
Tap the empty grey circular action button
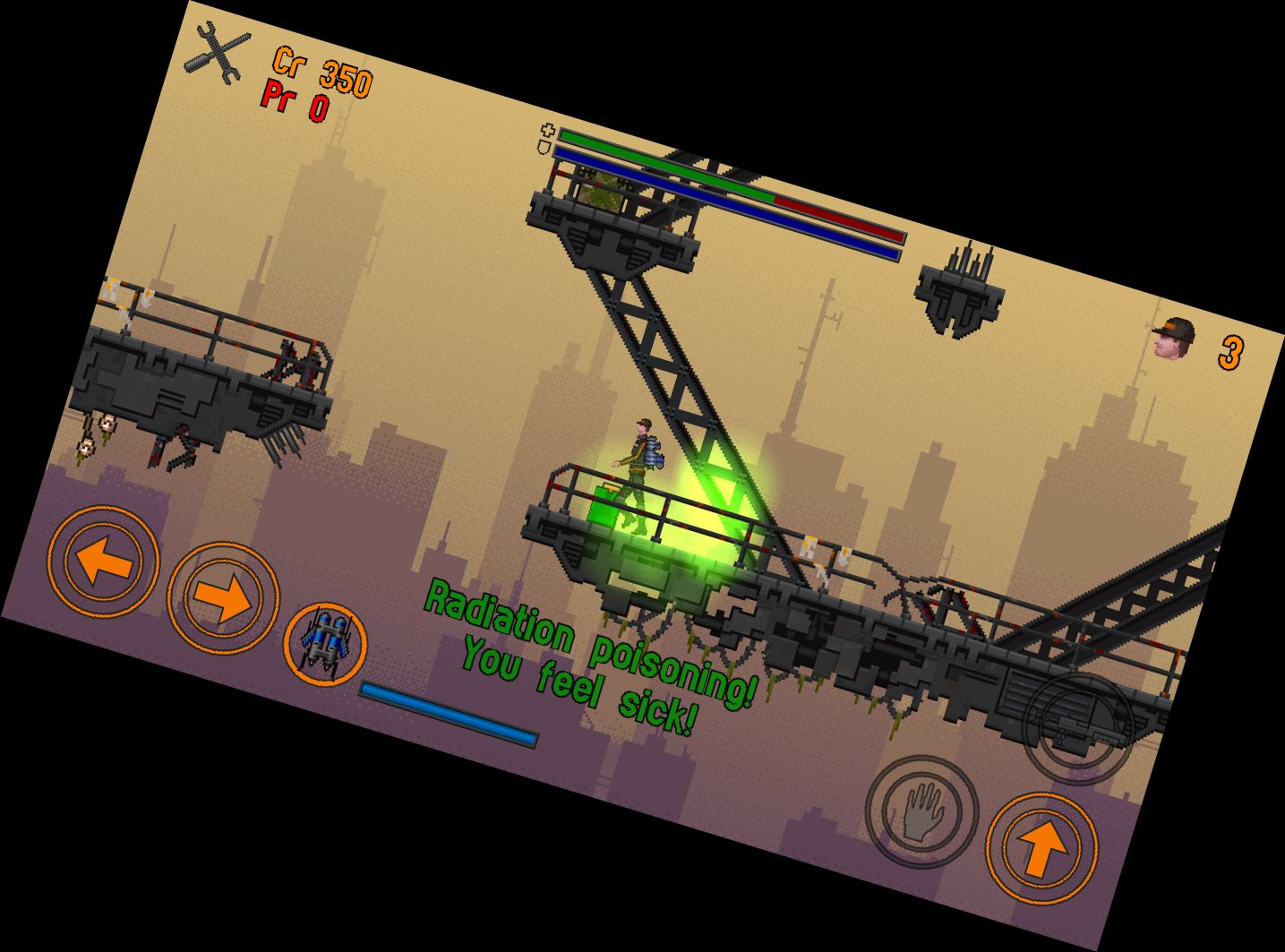(x=1077, y=729)
